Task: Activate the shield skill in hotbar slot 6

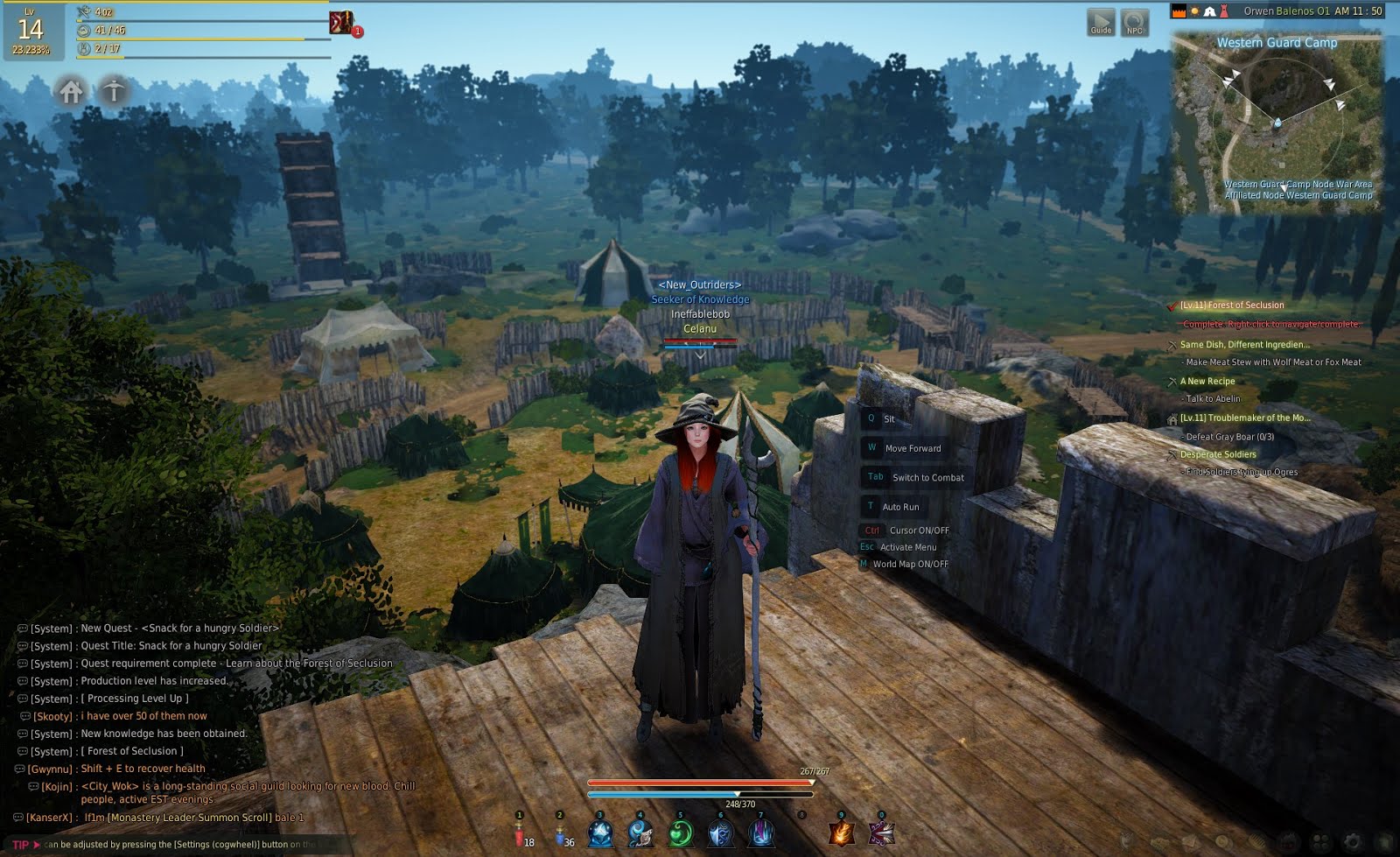Action: 721,833
